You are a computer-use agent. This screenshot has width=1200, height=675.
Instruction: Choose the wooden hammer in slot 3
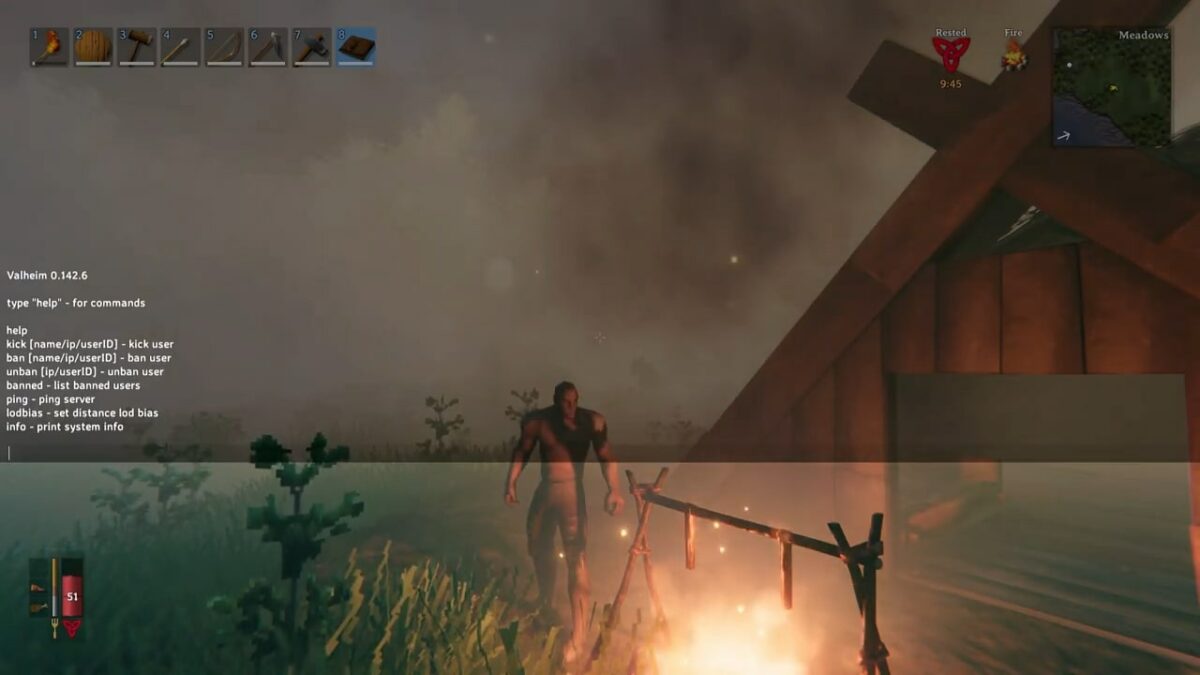coord(137,47)
